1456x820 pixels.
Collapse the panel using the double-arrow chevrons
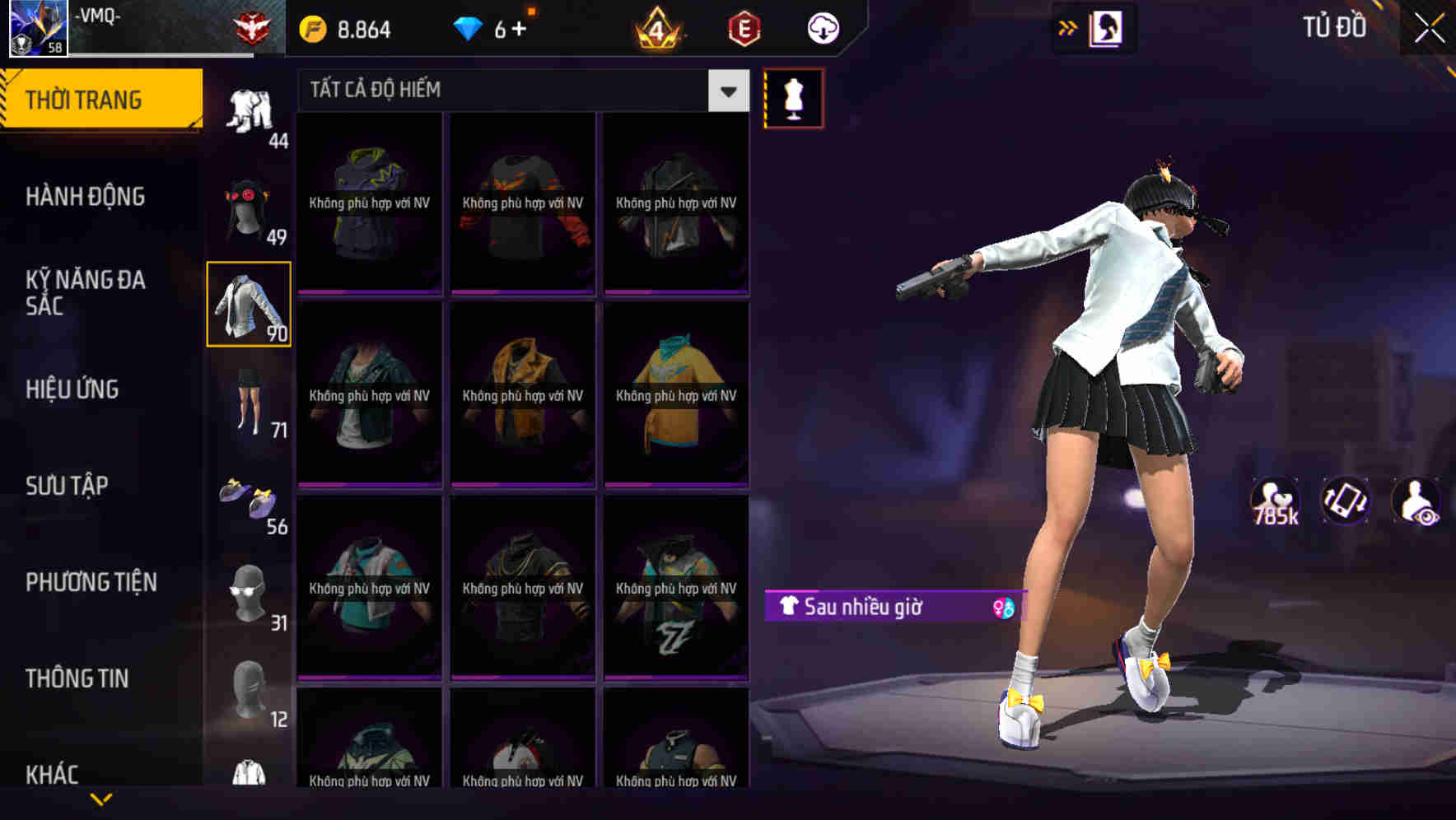click(x=1068, y=27)
